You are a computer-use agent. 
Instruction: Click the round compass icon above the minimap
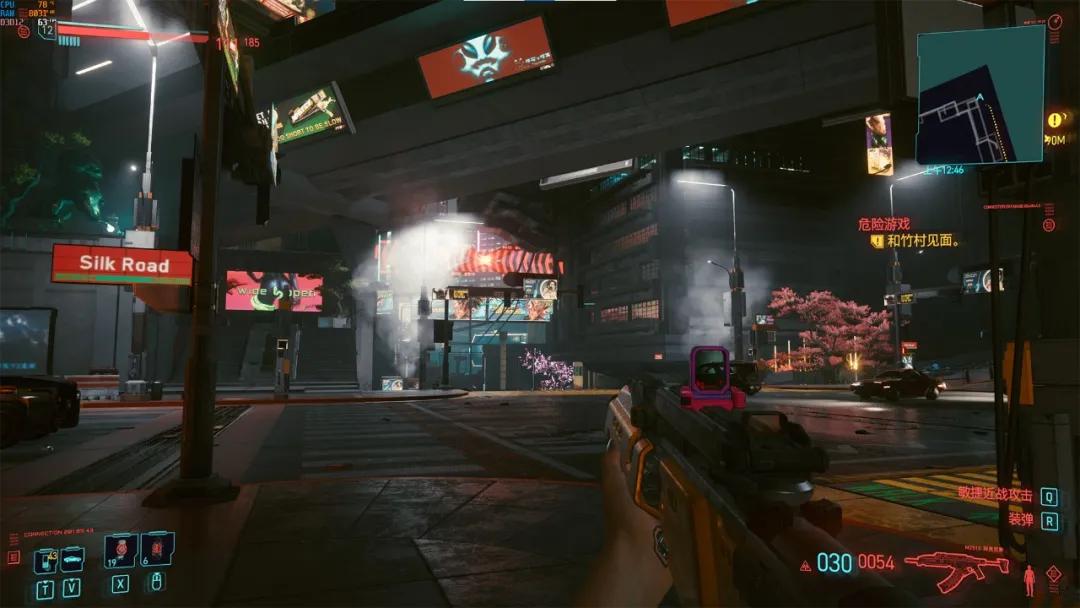(x=1056, y=22)
